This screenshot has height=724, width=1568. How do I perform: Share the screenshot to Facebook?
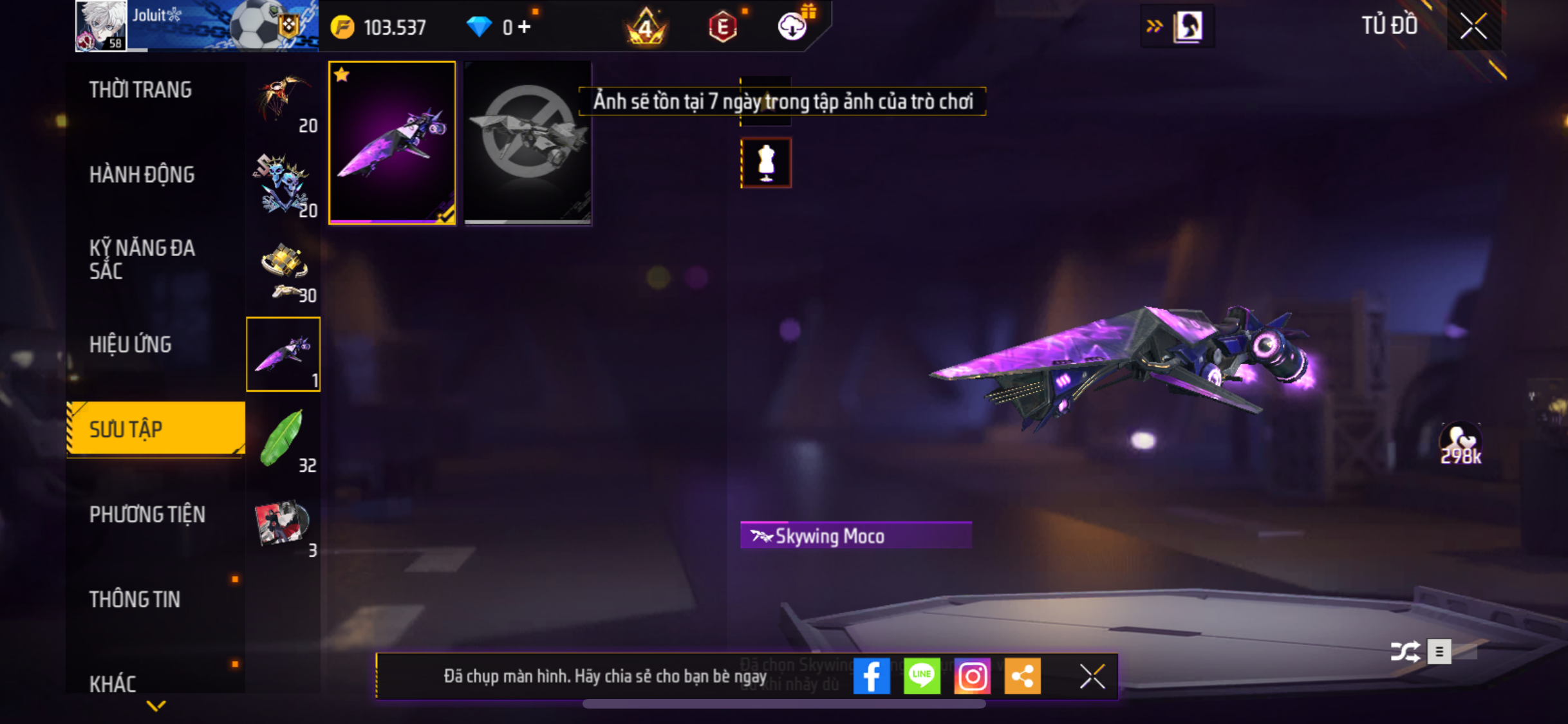(x=871, y=676)
